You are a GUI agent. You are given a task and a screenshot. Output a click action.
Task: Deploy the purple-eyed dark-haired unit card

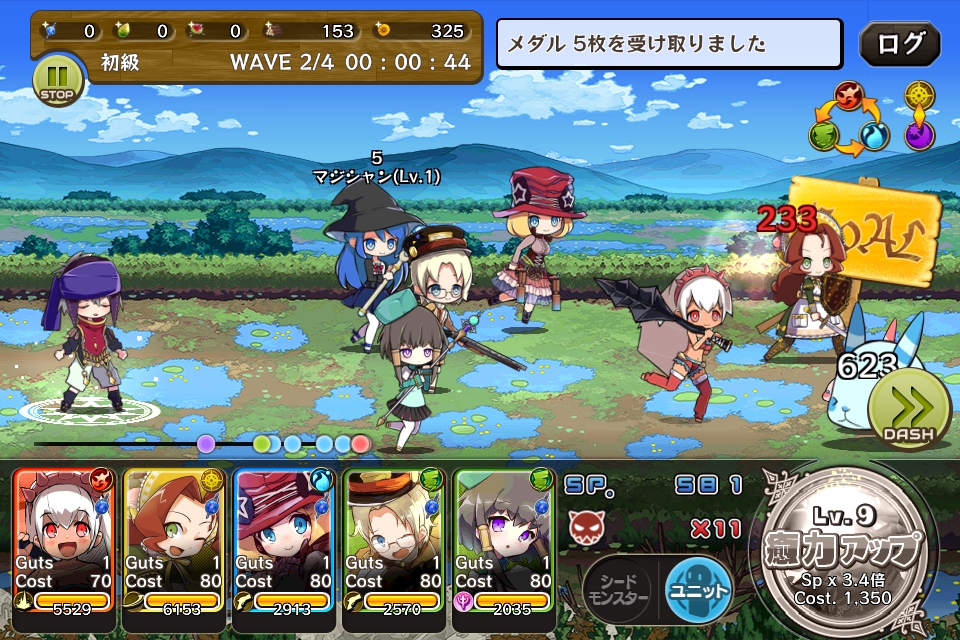[503, 540]
